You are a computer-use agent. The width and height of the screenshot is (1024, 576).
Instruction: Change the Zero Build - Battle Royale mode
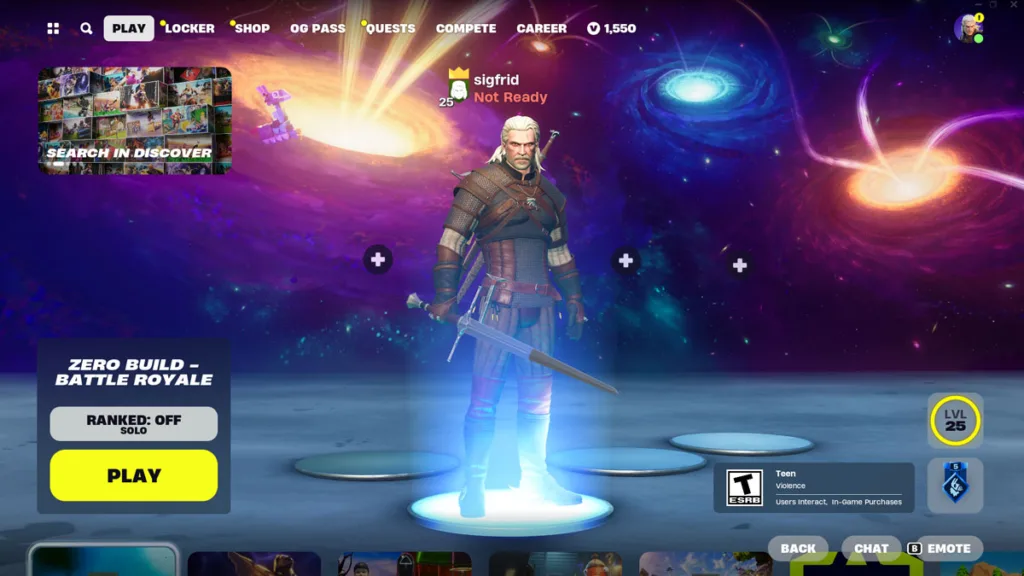point(134,373)
